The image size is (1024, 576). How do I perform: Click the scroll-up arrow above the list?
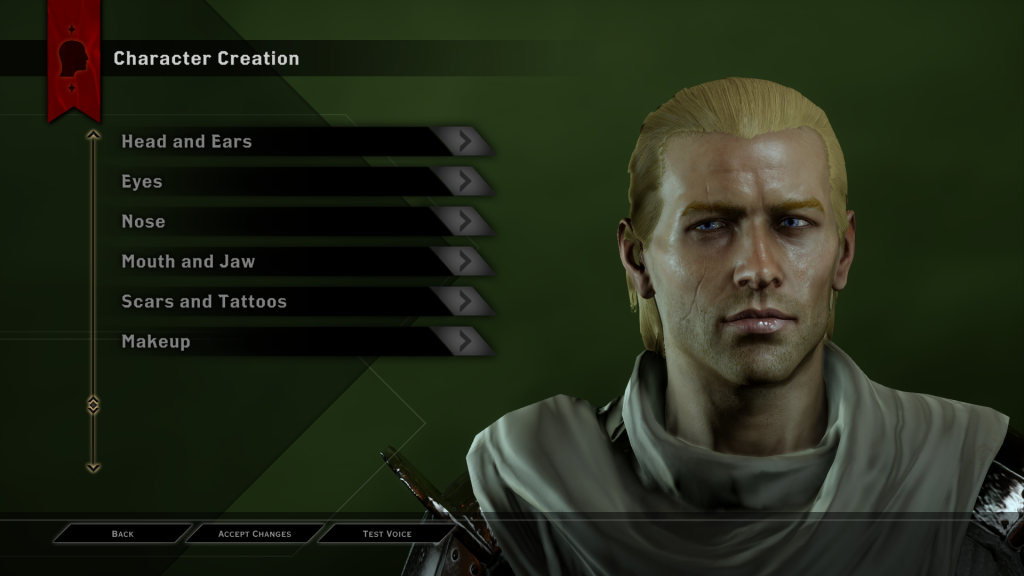point(93,135)
